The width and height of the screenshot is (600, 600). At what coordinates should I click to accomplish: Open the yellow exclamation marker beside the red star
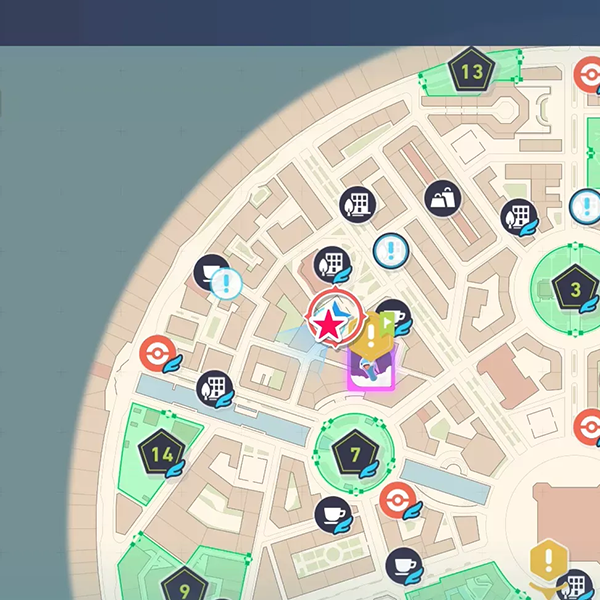(371, 334)
